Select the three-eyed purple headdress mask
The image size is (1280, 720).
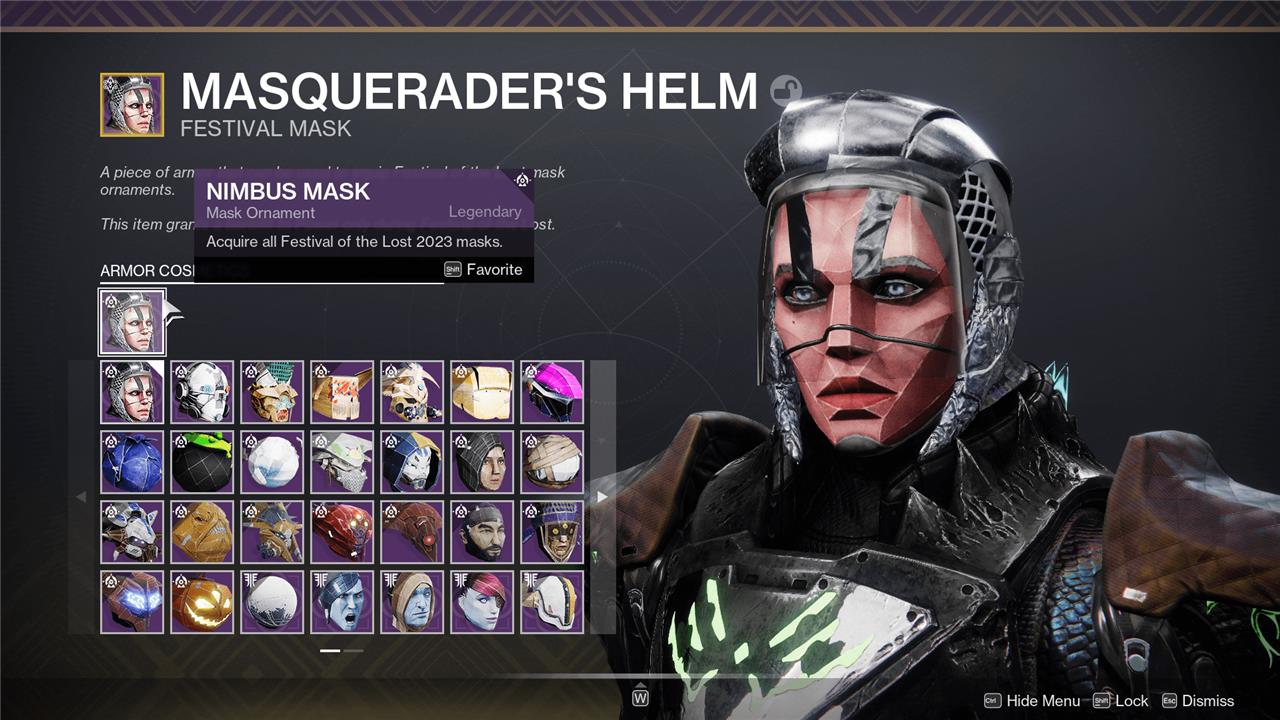click(552, 532)
